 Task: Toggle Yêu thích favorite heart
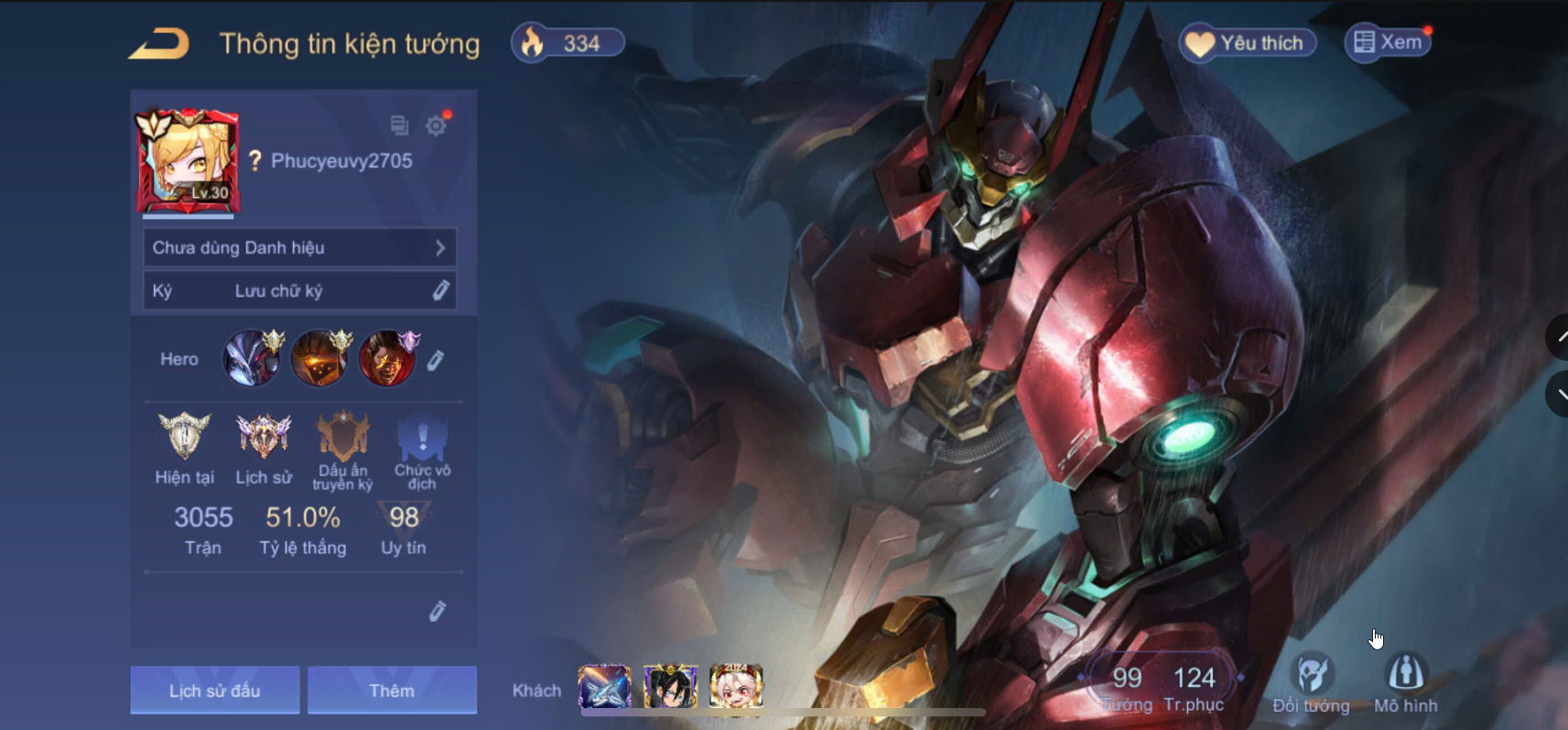click(1248, 41)
